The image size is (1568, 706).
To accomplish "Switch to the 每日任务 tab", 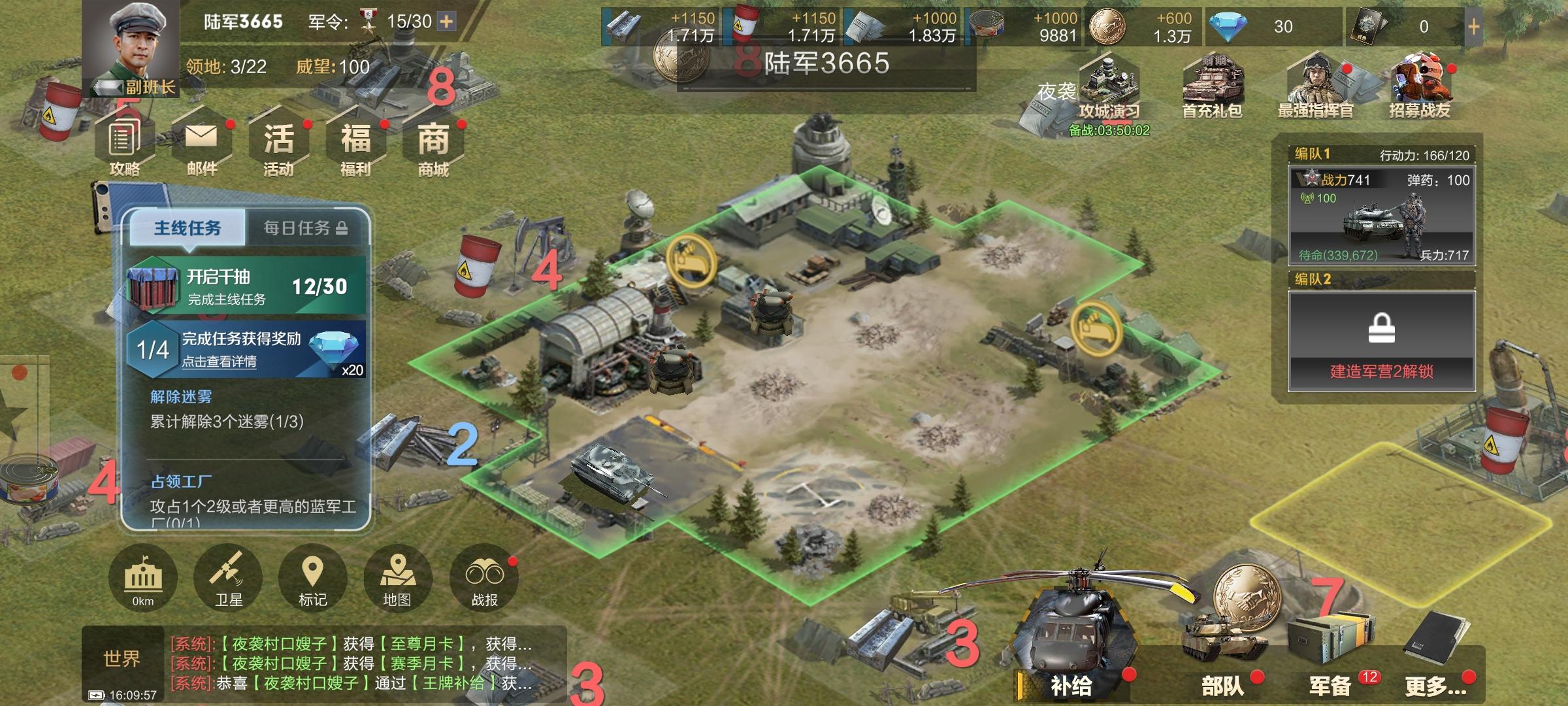I will [x=304, y=228].
